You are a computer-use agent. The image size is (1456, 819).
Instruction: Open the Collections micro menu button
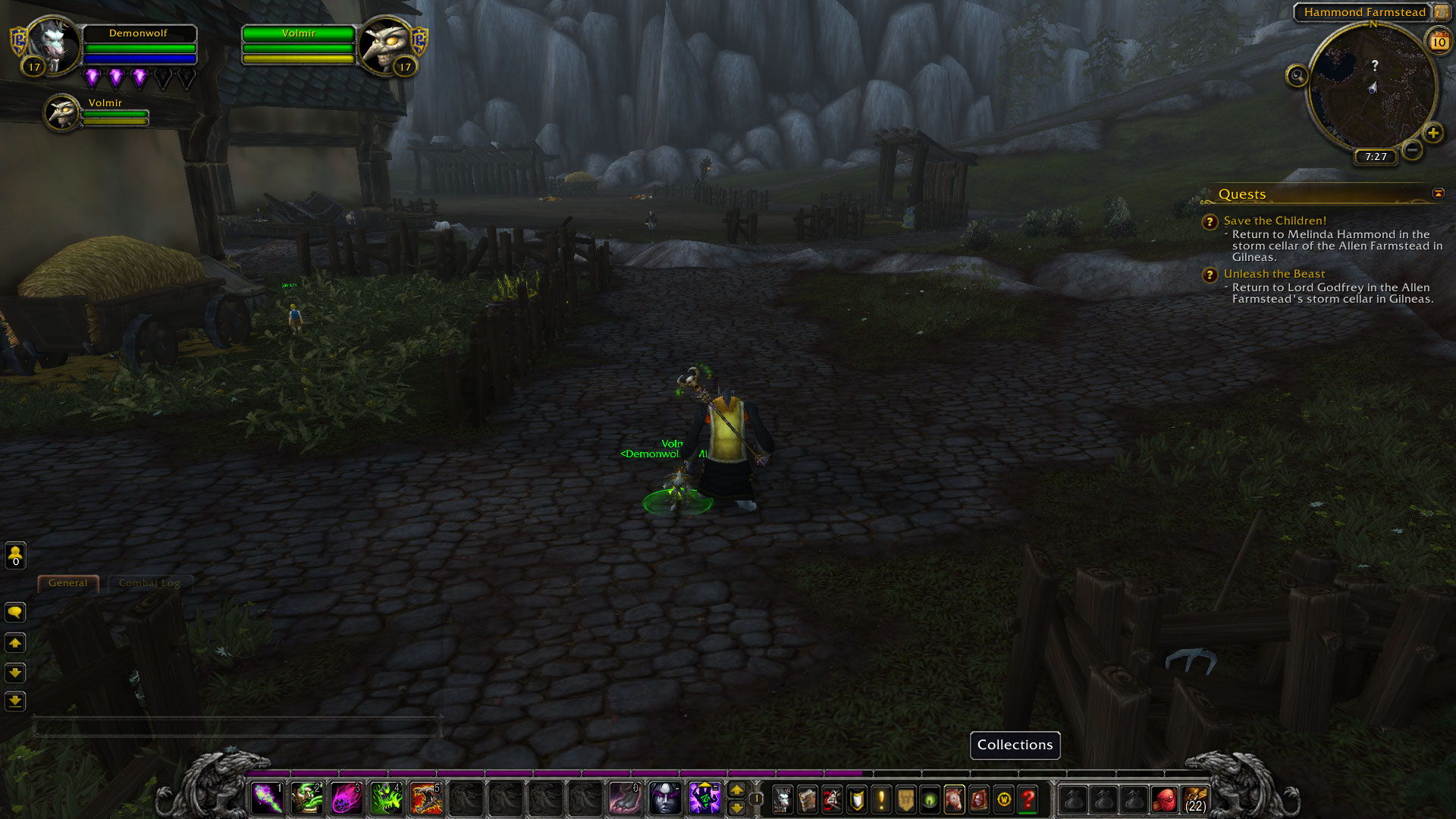point(954,799)
